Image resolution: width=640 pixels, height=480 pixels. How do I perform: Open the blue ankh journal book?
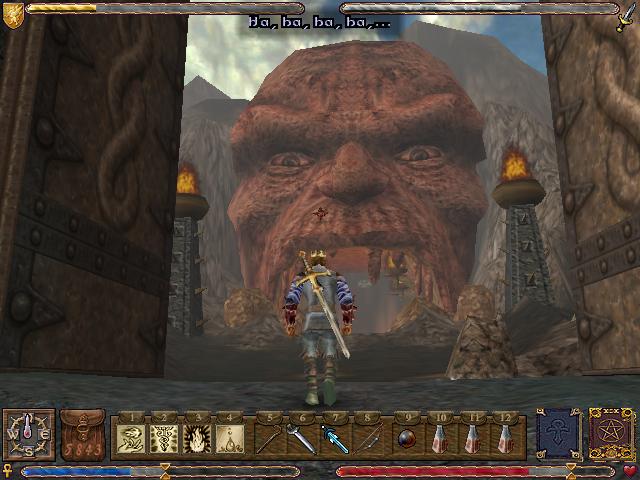(557, 434)
